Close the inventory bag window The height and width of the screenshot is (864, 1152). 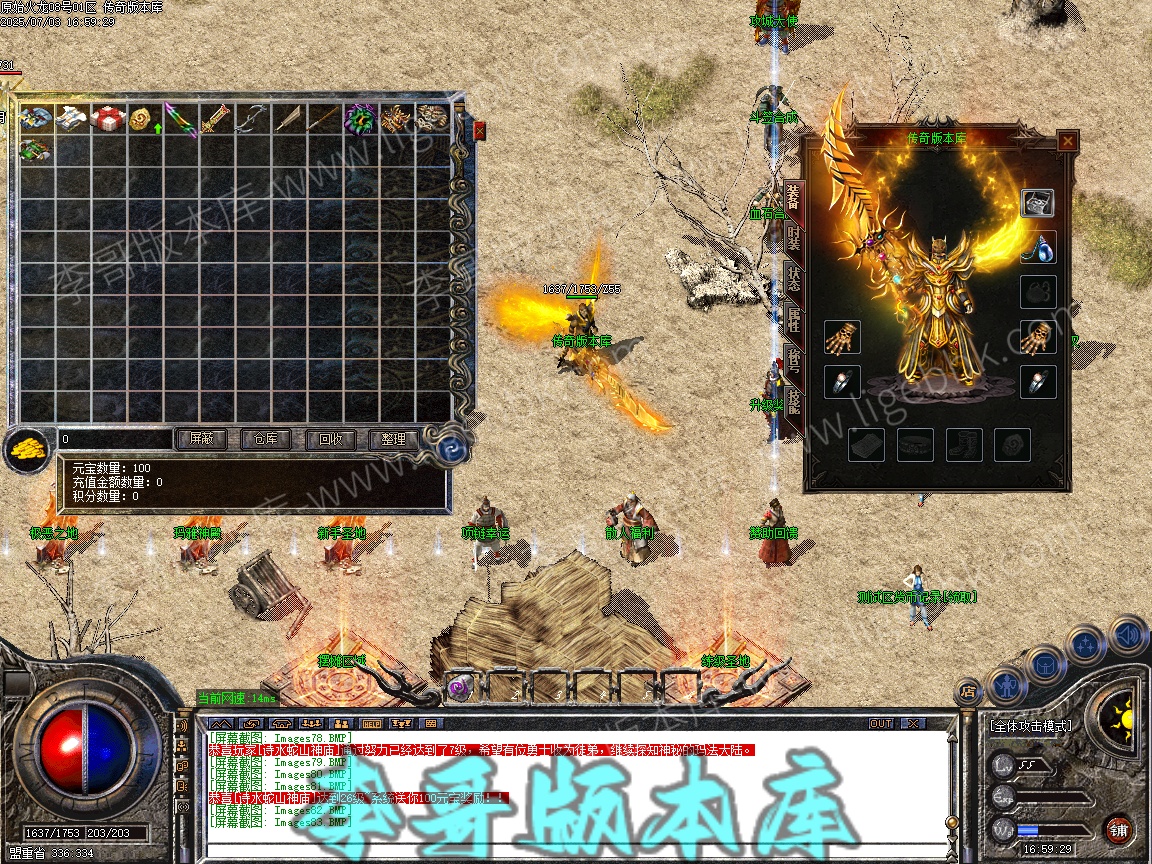coord(479,131)
